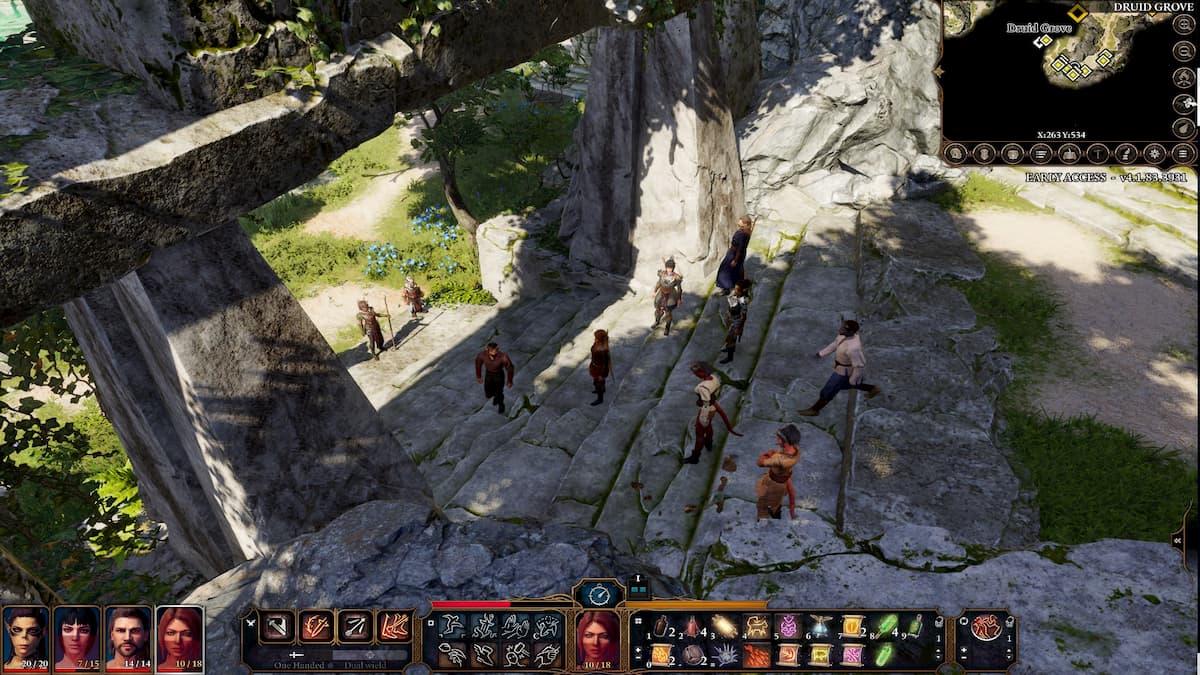Use the brown potion bottle in slot 1

tap(661, 627)
